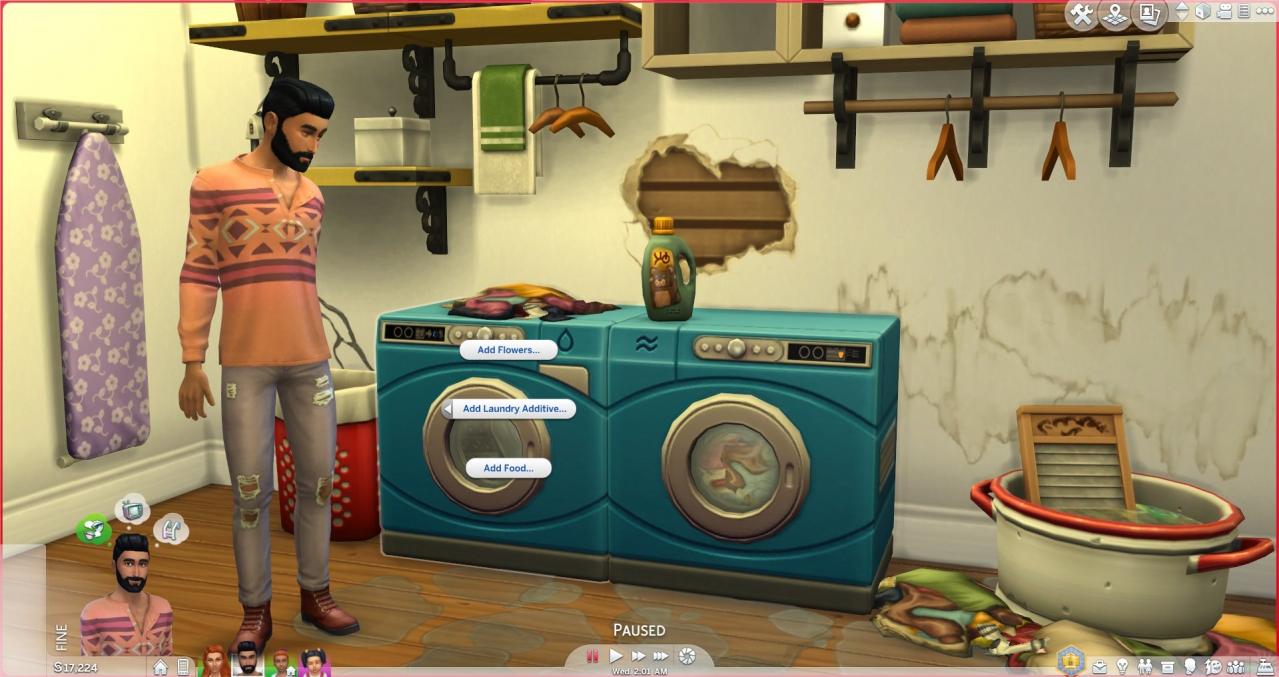This screenshot has width=1279, height=677.
Task: Resume play at normal speed
Action: 616,656
